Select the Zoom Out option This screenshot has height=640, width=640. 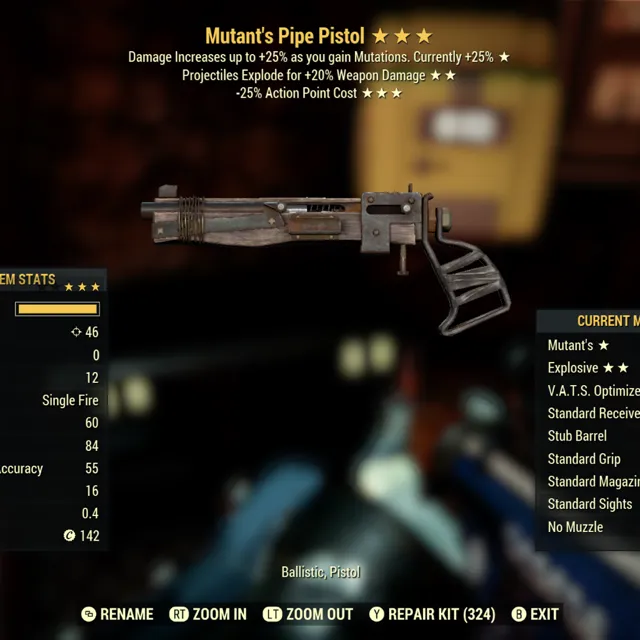[x=307, y=614]
